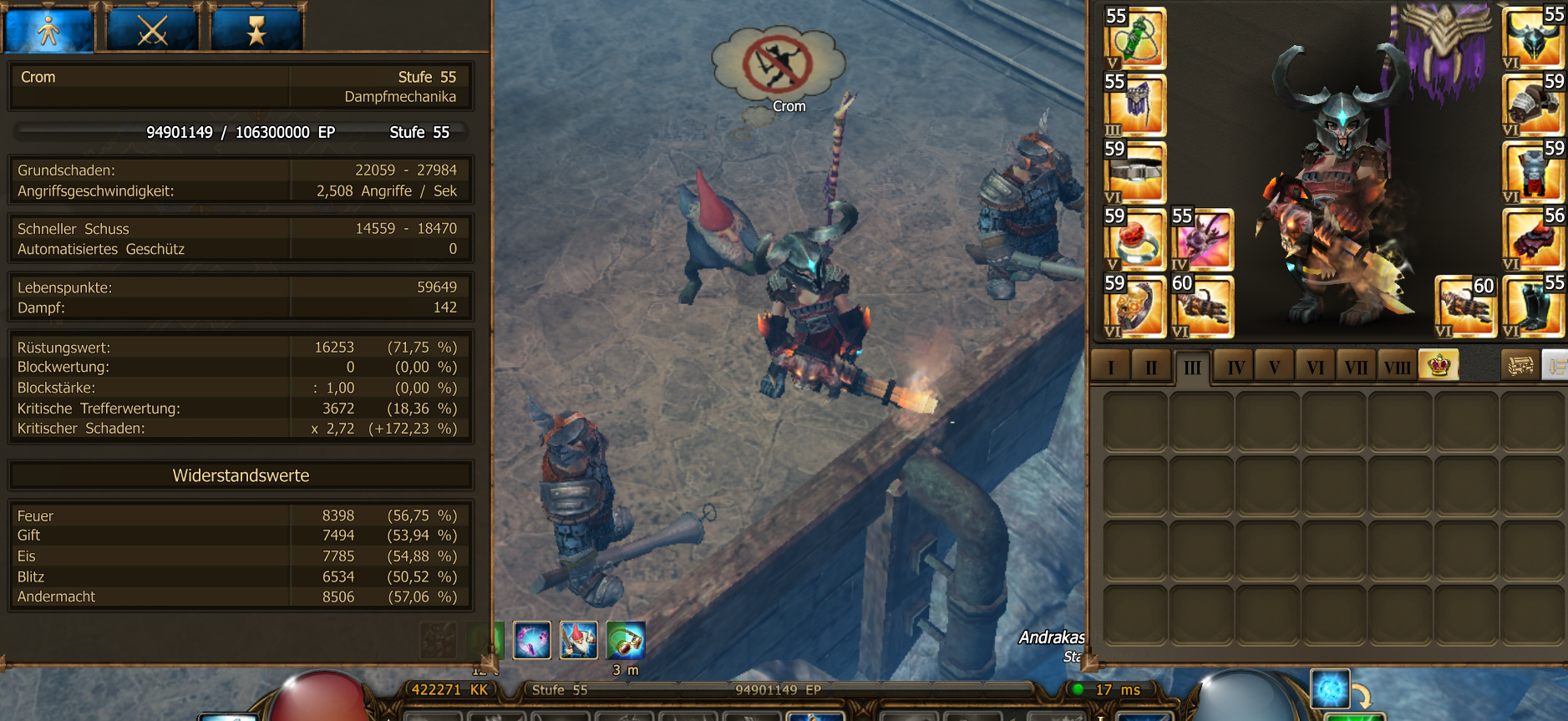The height and width of the screenshot is (721, 1568).
Task: Click the purple cloak equipment slot
Action: tap(1135, 105)
